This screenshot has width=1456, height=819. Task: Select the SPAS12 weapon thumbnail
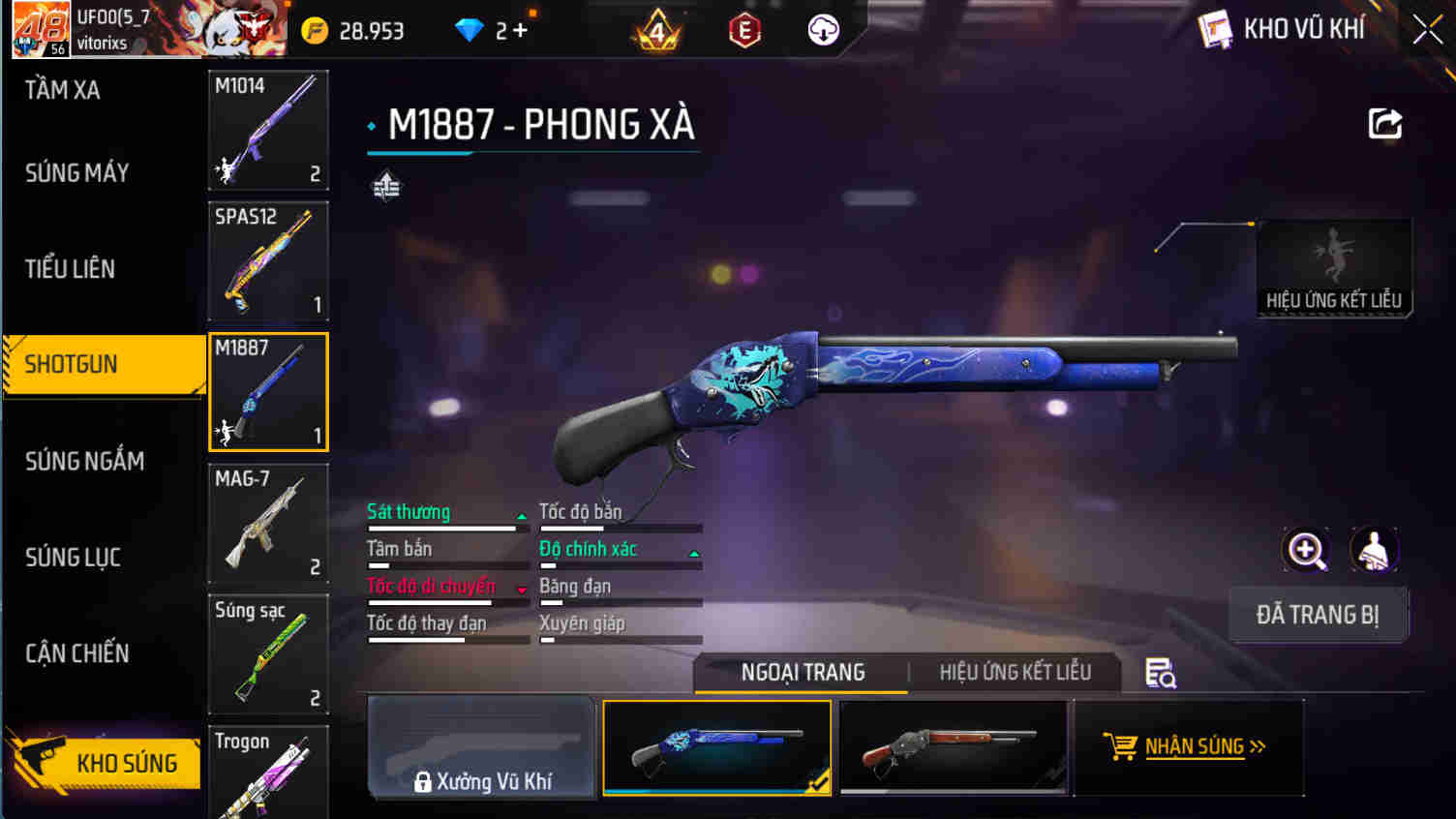point(268,261)
